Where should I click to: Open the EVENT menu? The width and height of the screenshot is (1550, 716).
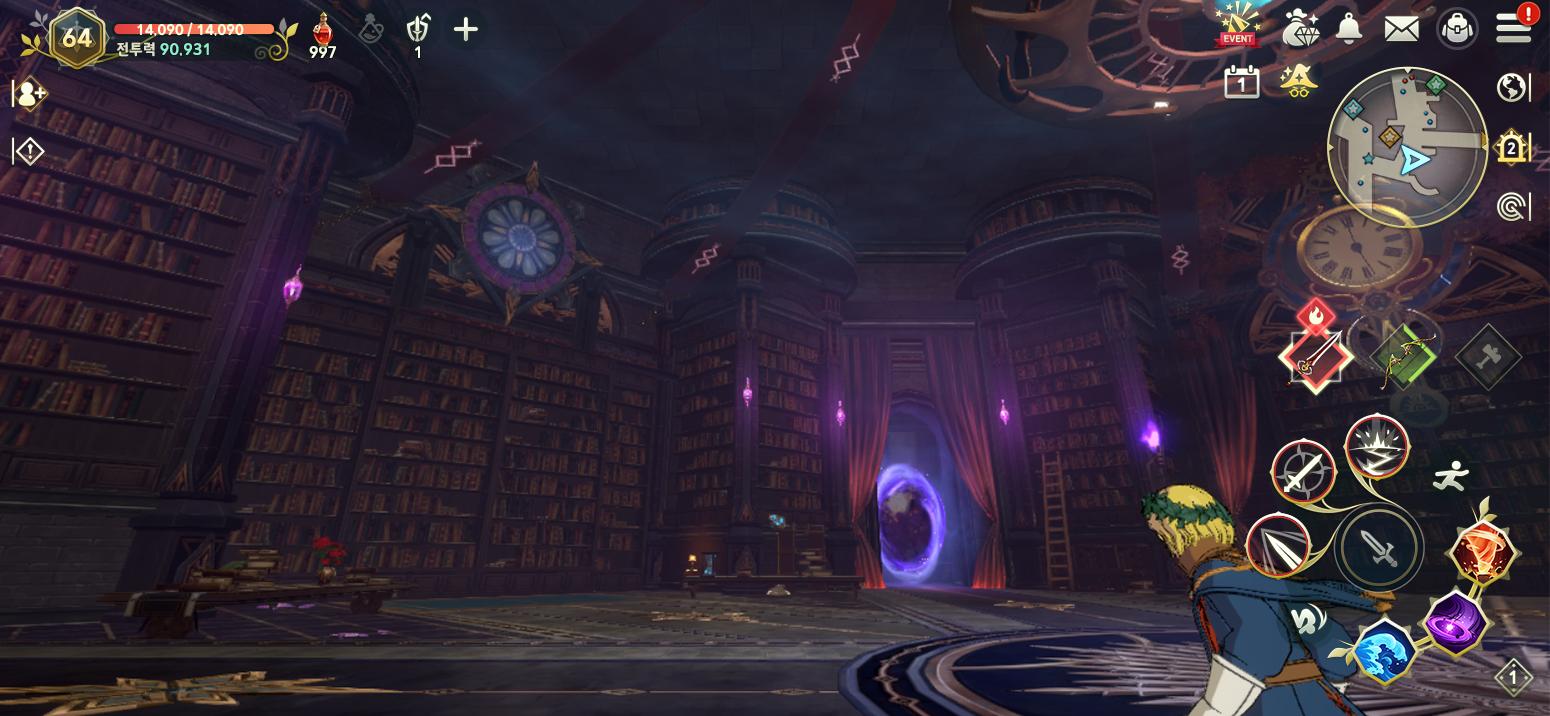coord(1238,24)
